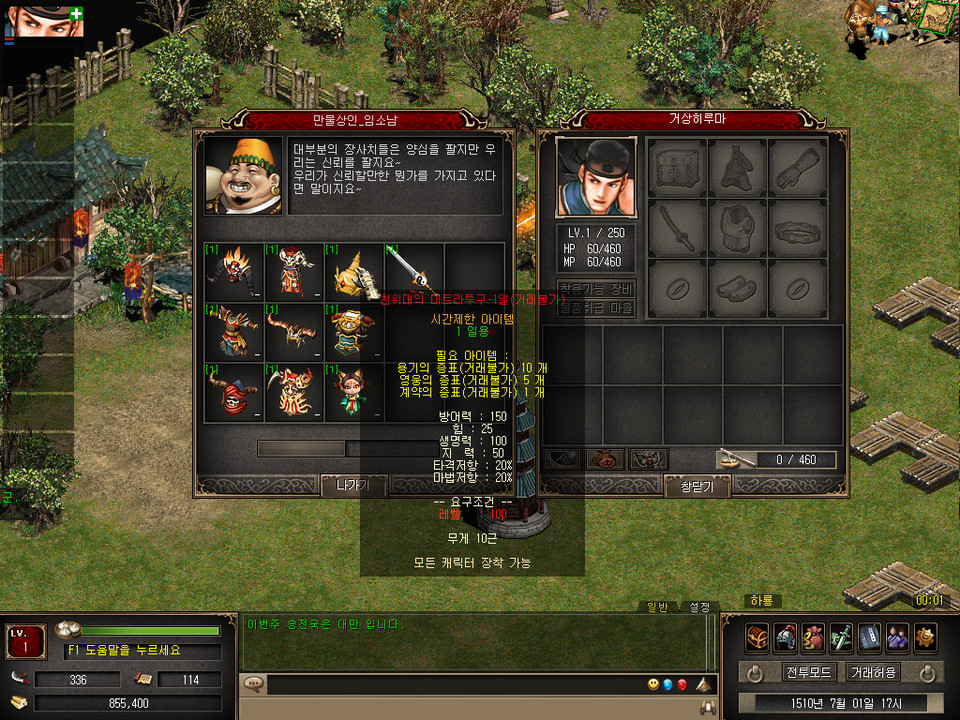
Task: Toggle the 거래허용 trade permission button
Action: [x=873, y=672]
